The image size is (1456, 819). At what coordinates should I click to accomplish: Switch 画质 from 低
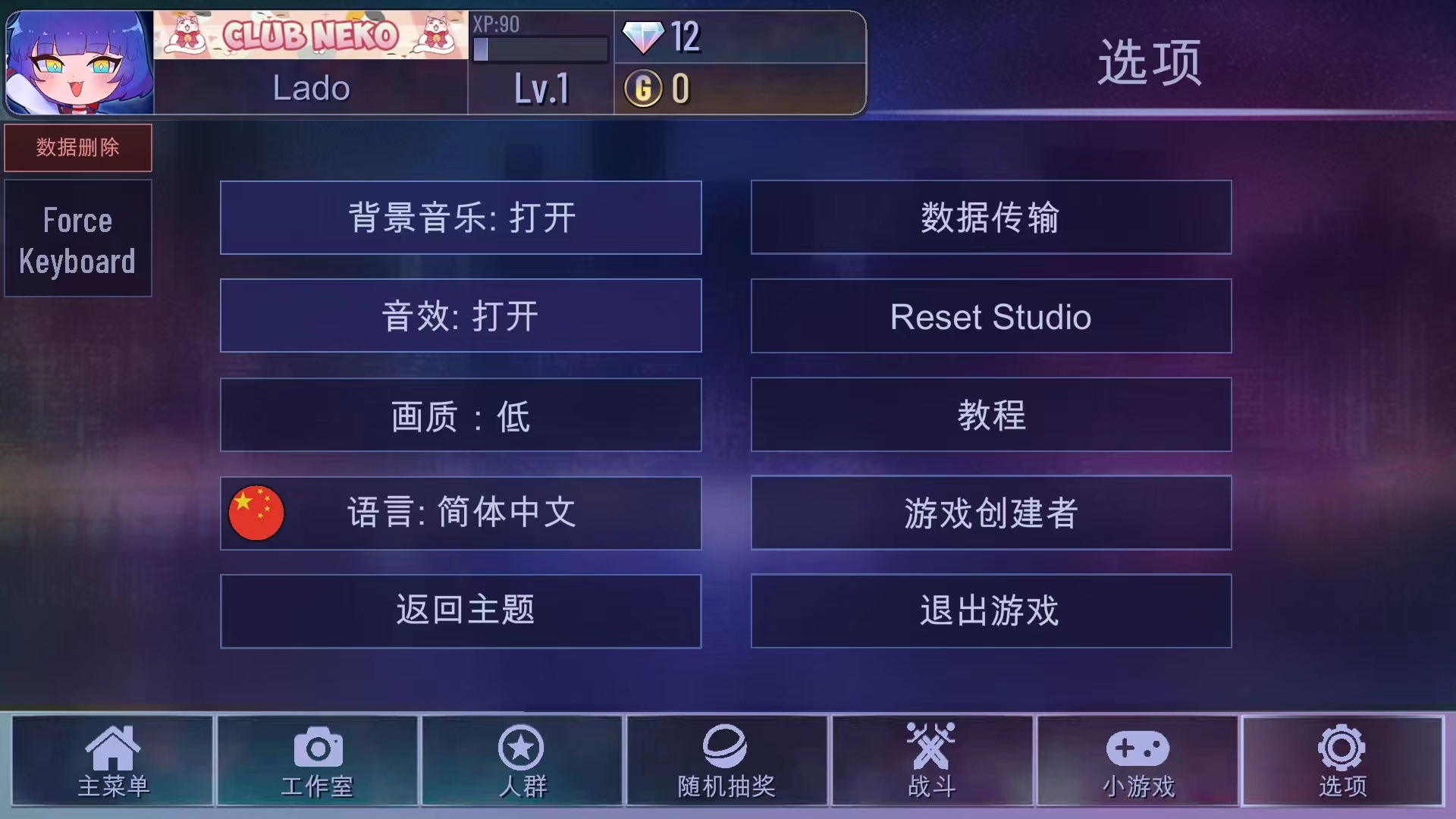click(x=460, y=415)
